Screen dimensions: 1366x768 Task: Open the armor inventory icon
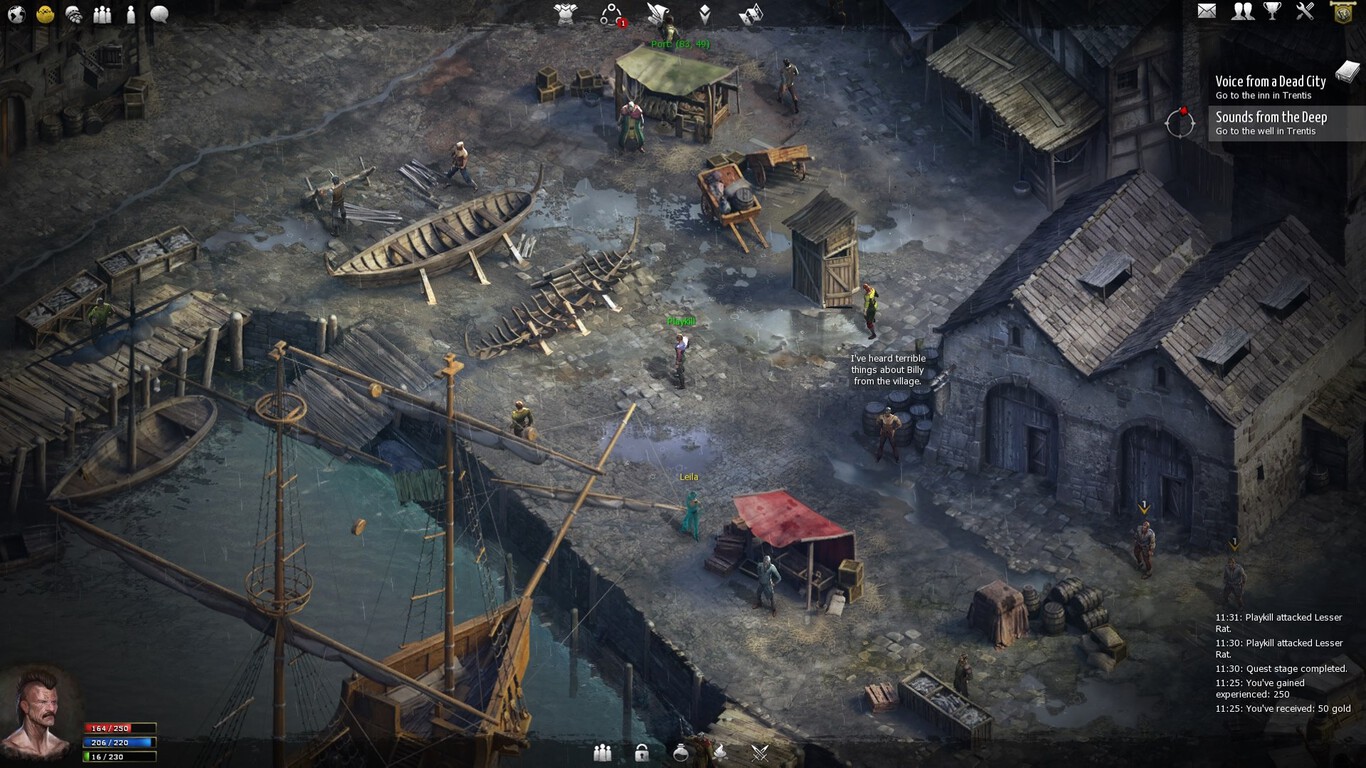pos(564,13)
